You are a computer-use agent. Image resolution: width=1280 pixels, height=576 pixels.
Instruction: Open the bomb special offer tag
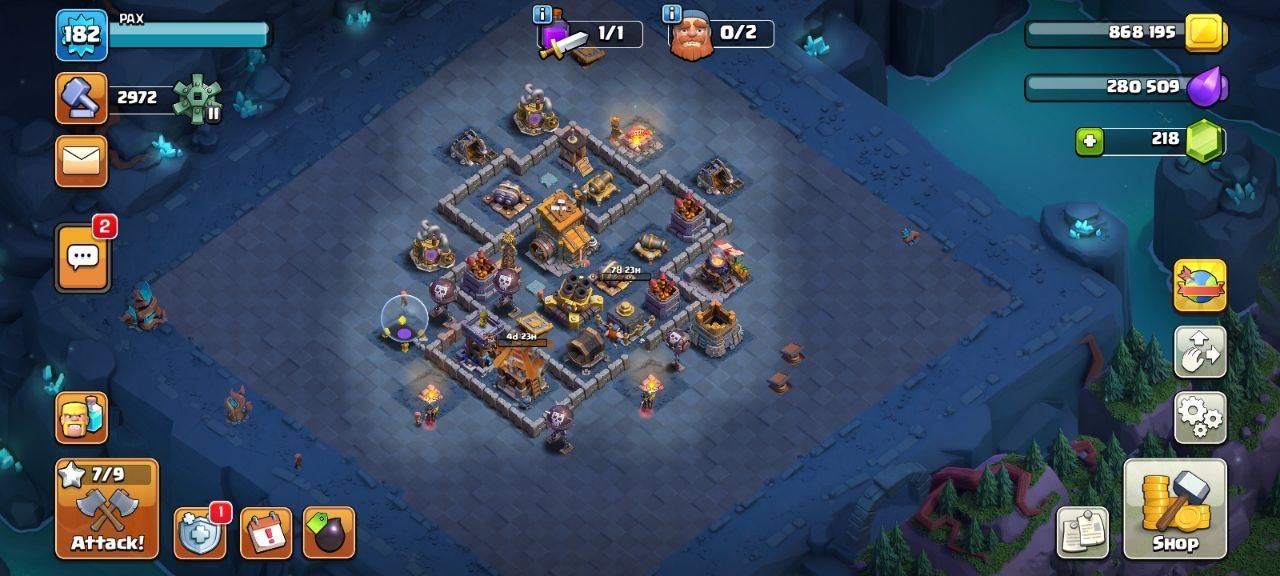coord(329,533)
